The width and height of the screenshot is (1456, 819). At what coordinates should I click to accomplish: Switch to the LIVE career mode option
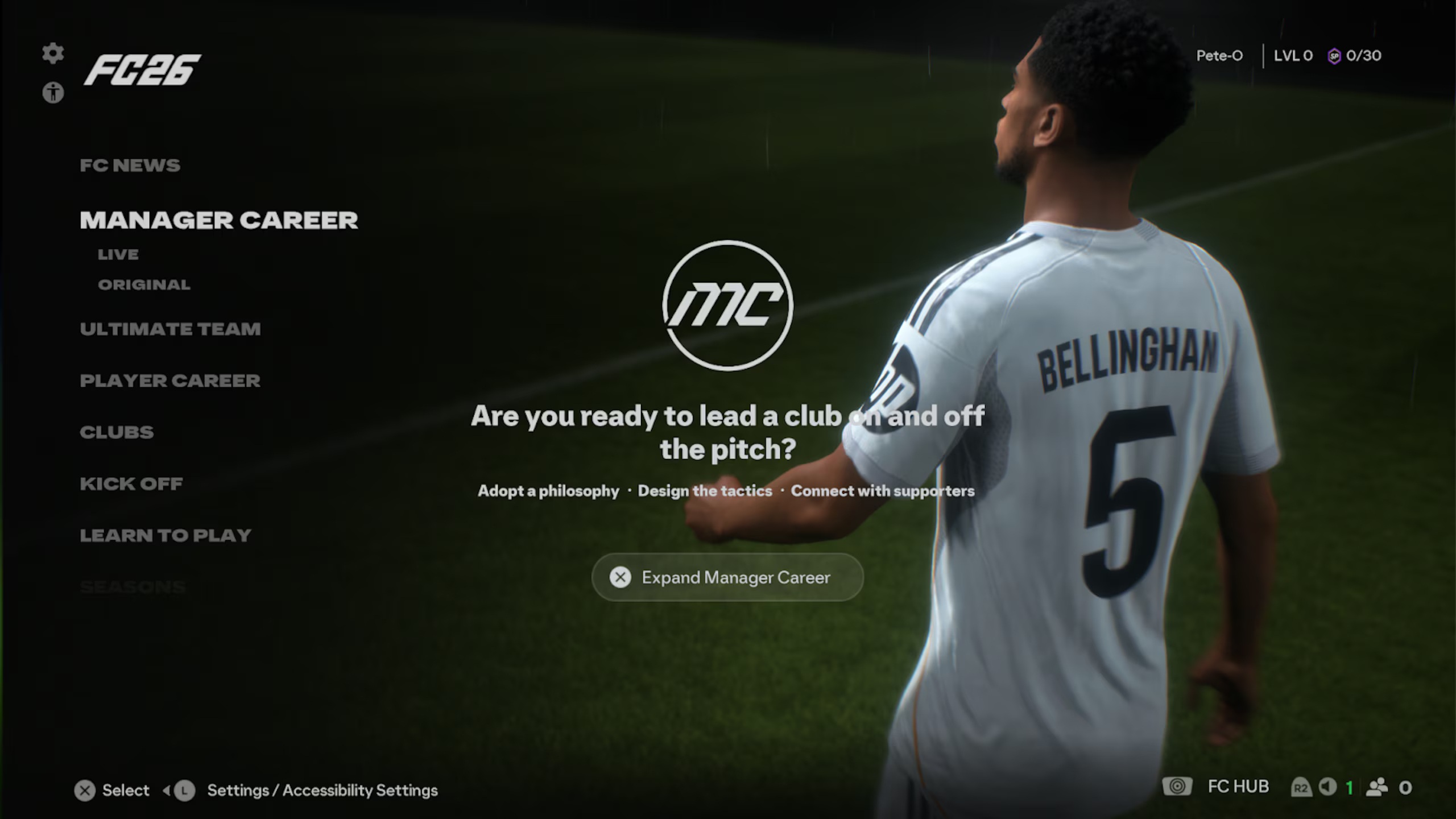[118, 254]
